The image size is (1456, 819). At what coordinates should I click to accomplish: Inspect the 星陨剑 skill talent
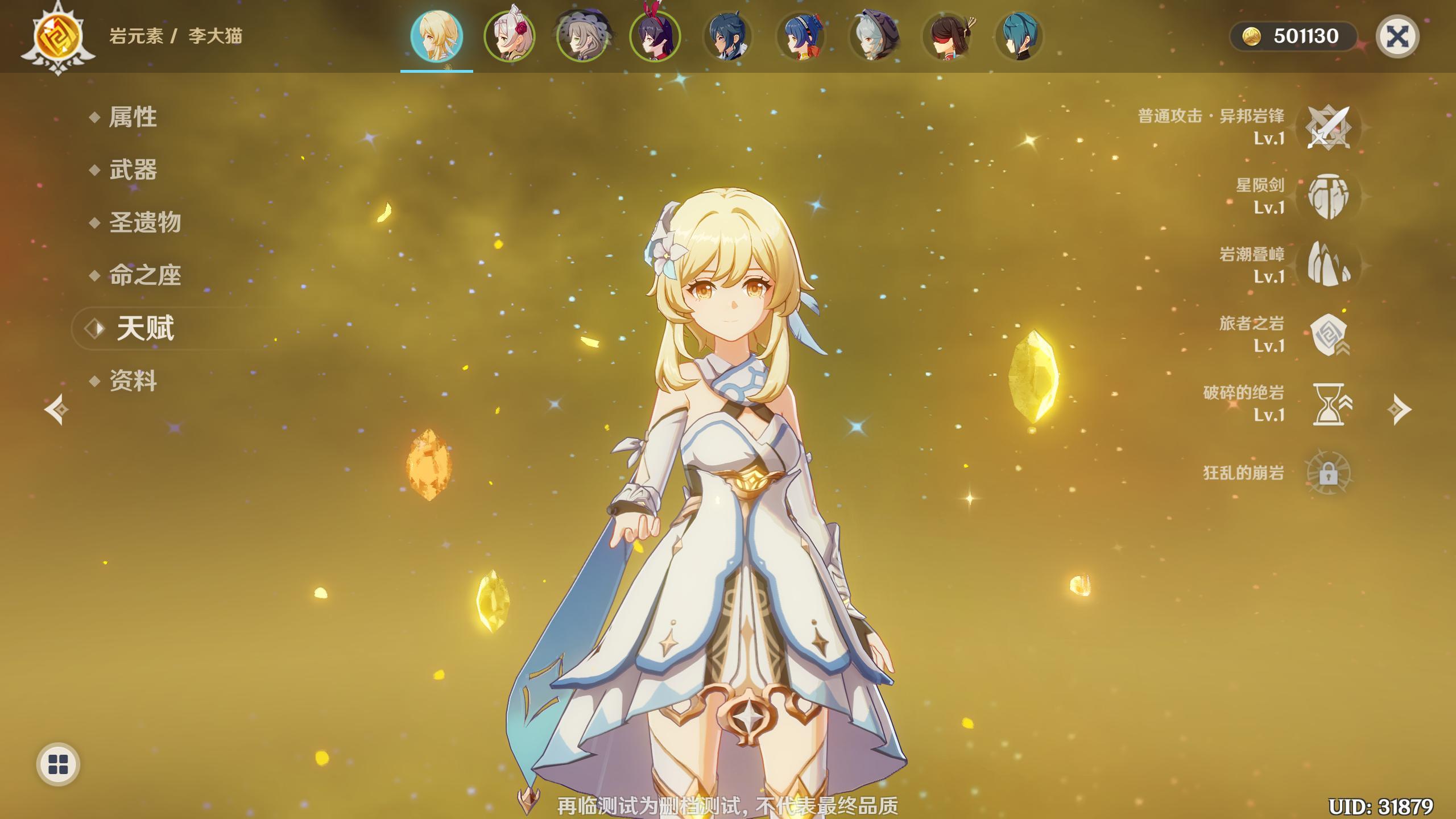[1328, 196]
